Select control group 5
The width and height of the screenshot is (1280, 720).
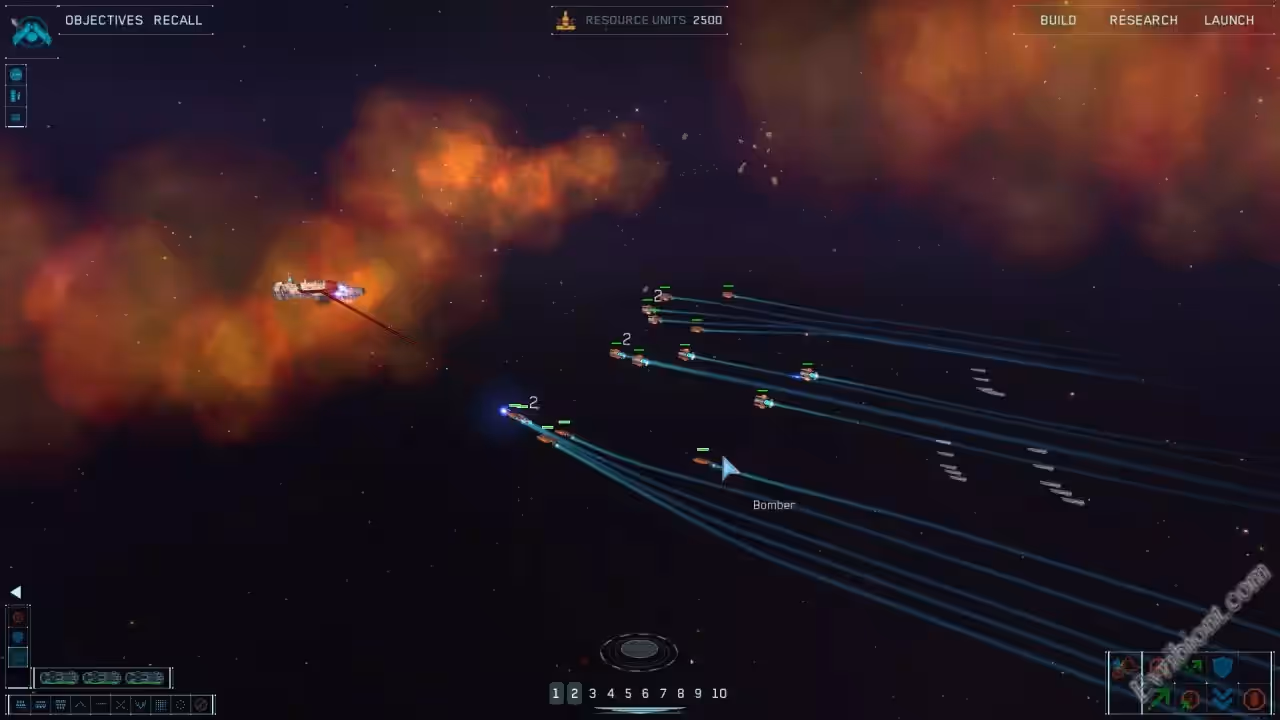[628, 693]
